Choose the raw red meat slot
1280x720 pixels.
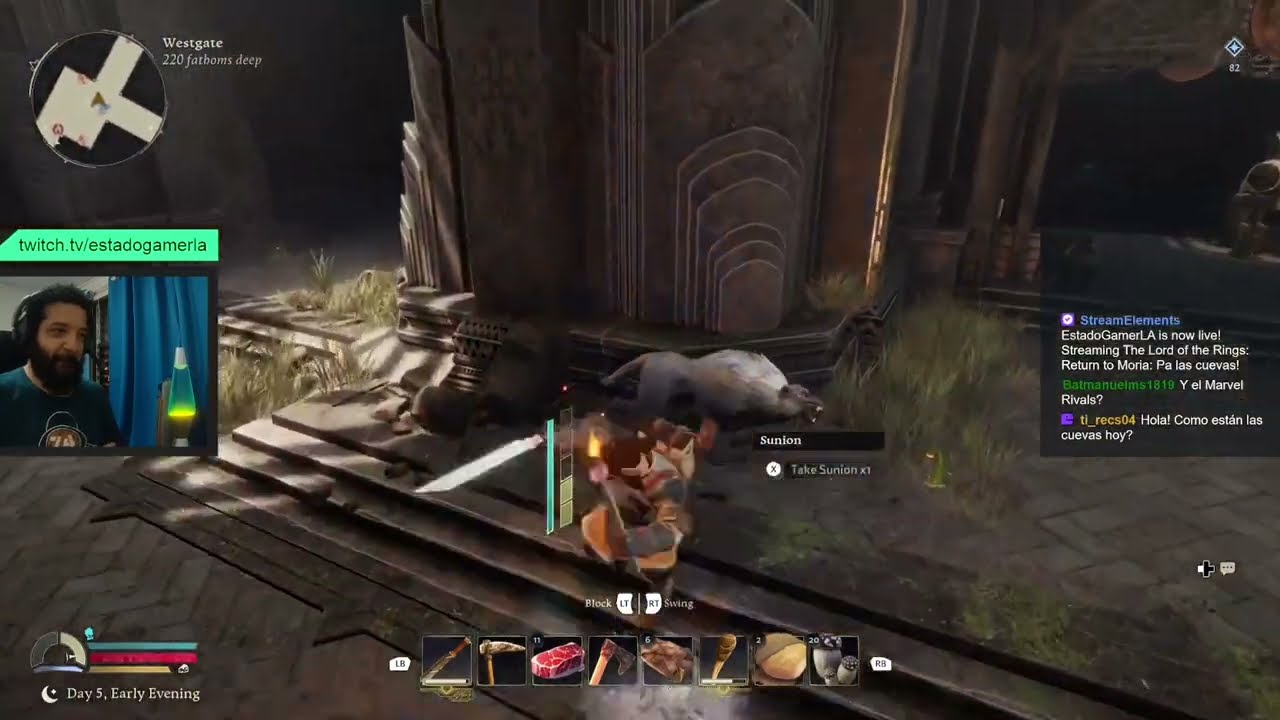(x=557, y=661)
